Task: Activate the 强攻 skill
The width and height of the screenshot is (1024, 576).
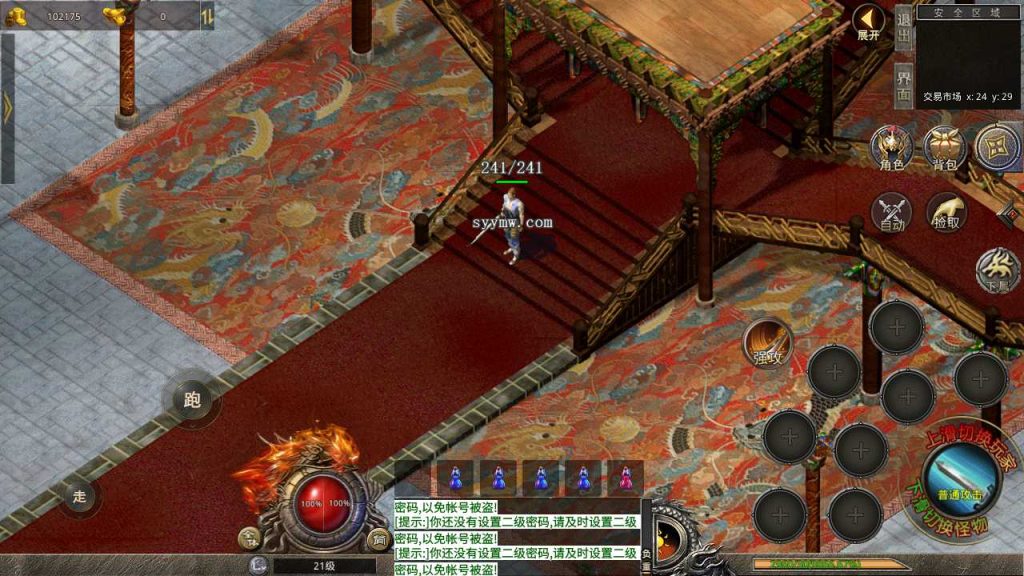Action: coord(768,344)
